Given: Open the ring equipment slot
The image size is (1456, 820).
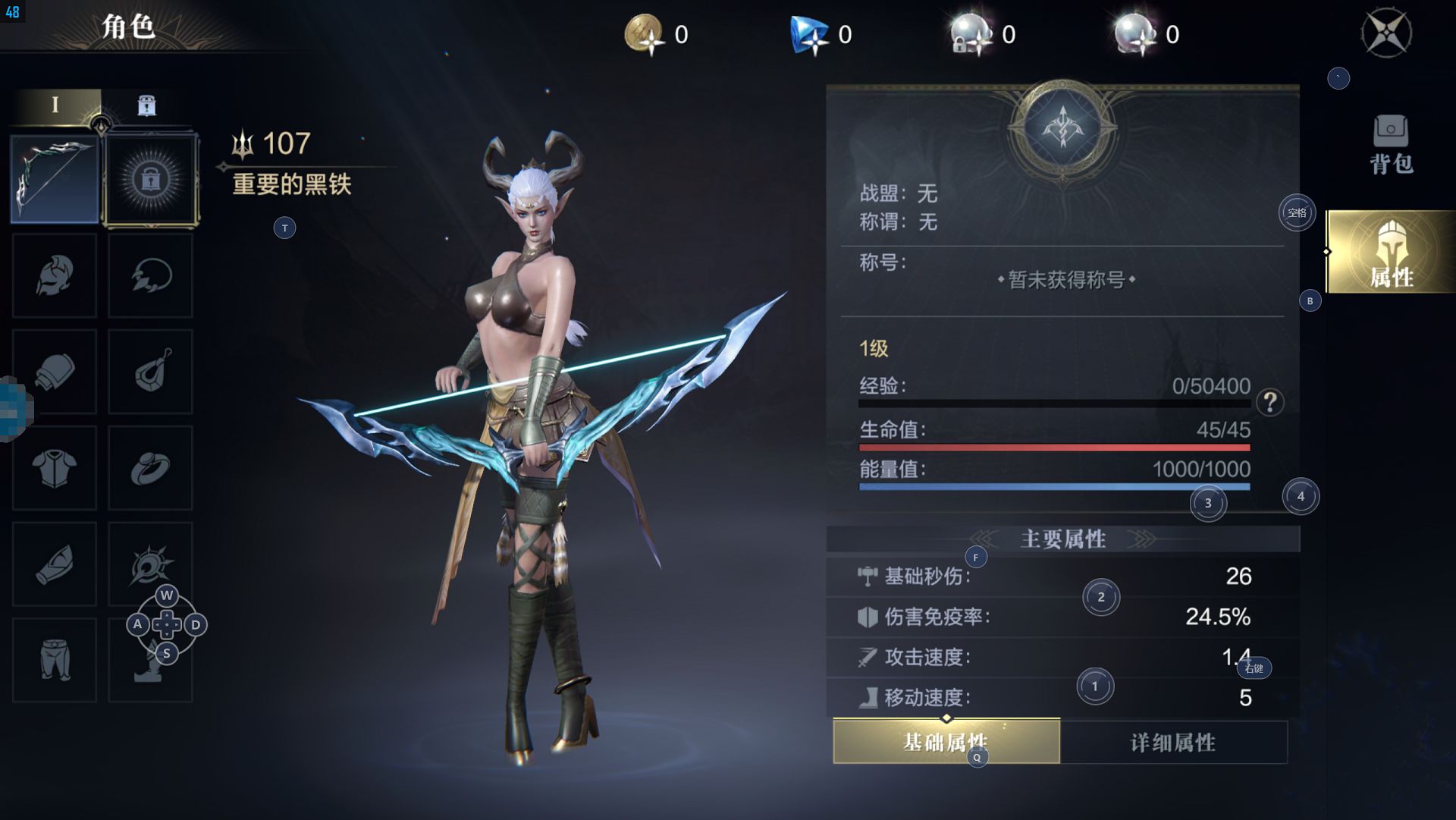Looking at the screenshot, I should tap(150, 467).
